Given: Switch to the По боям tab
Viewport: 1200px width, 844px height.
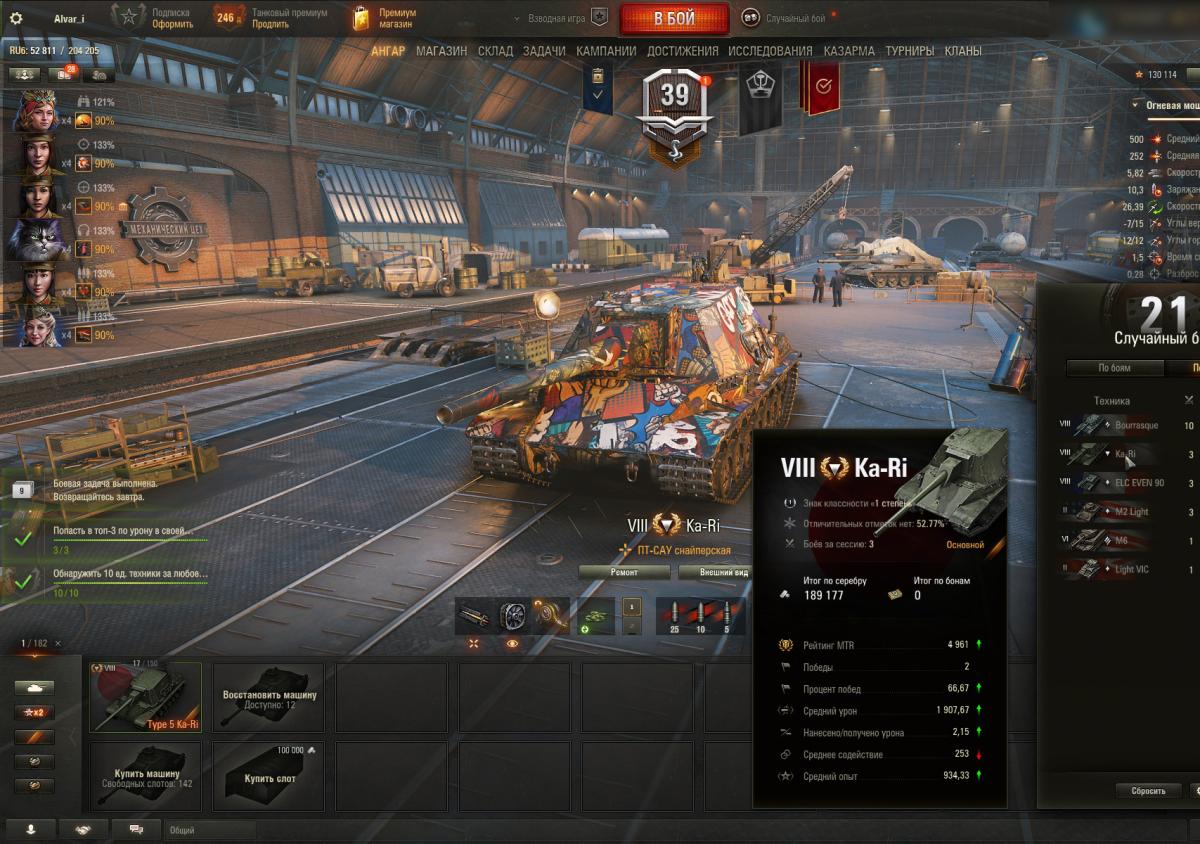Looking at the screenshot, I should pos(1115,368).
